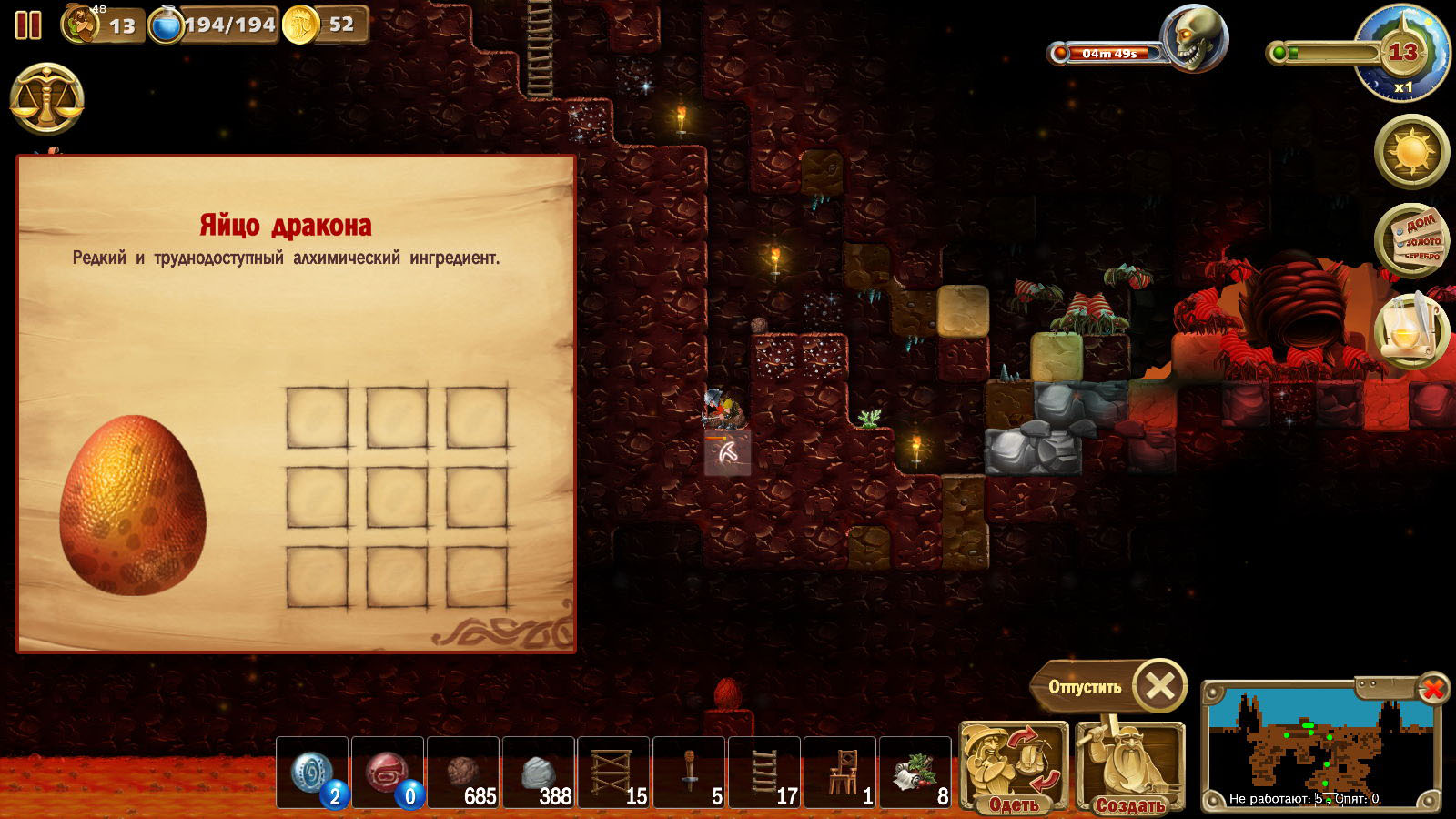The image size is (1456, 819).
Task: Select the wooden scaffold slot
Action: 613,773
